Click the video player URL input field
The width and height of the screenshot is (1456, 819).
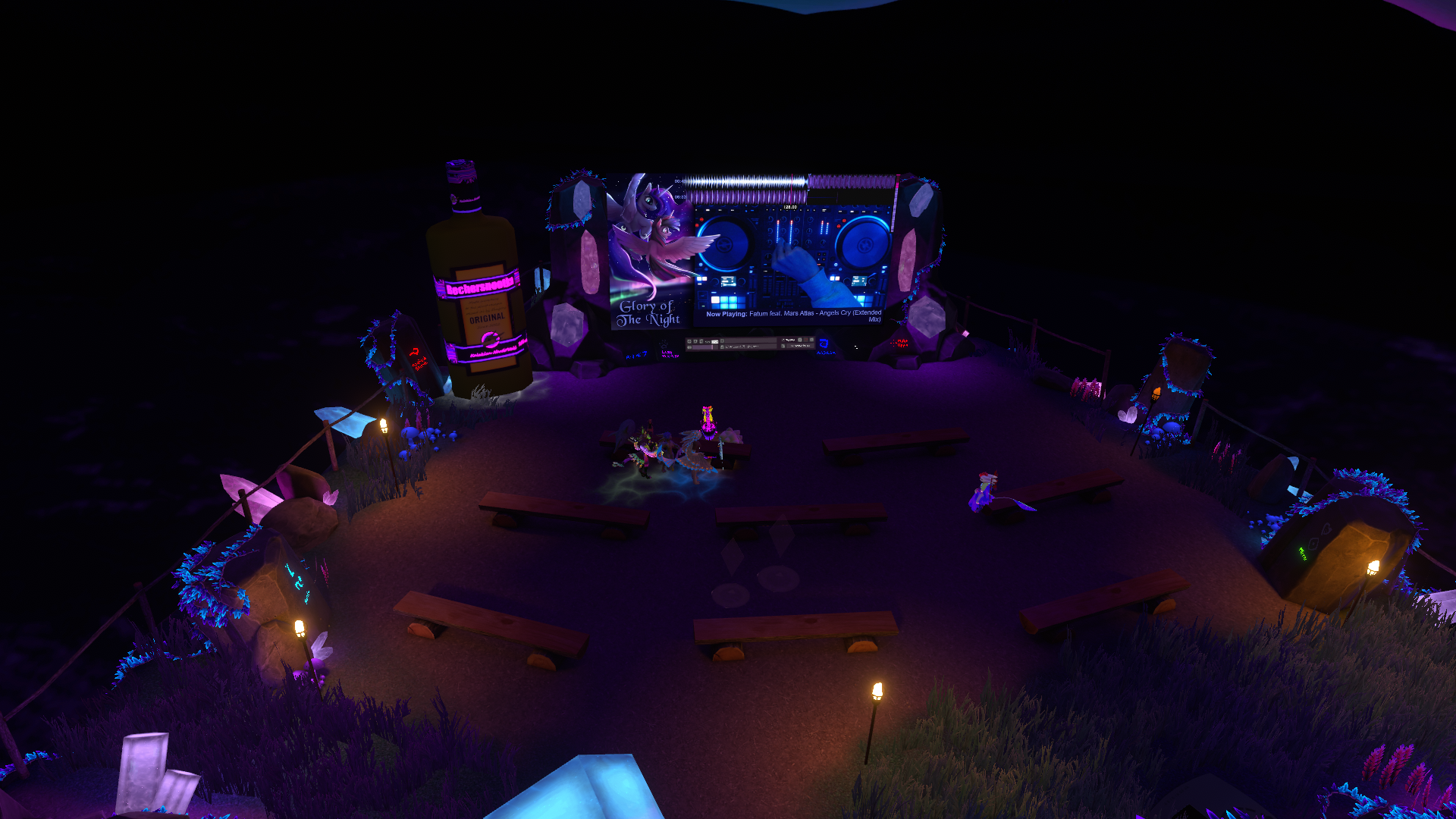(750, 341)
